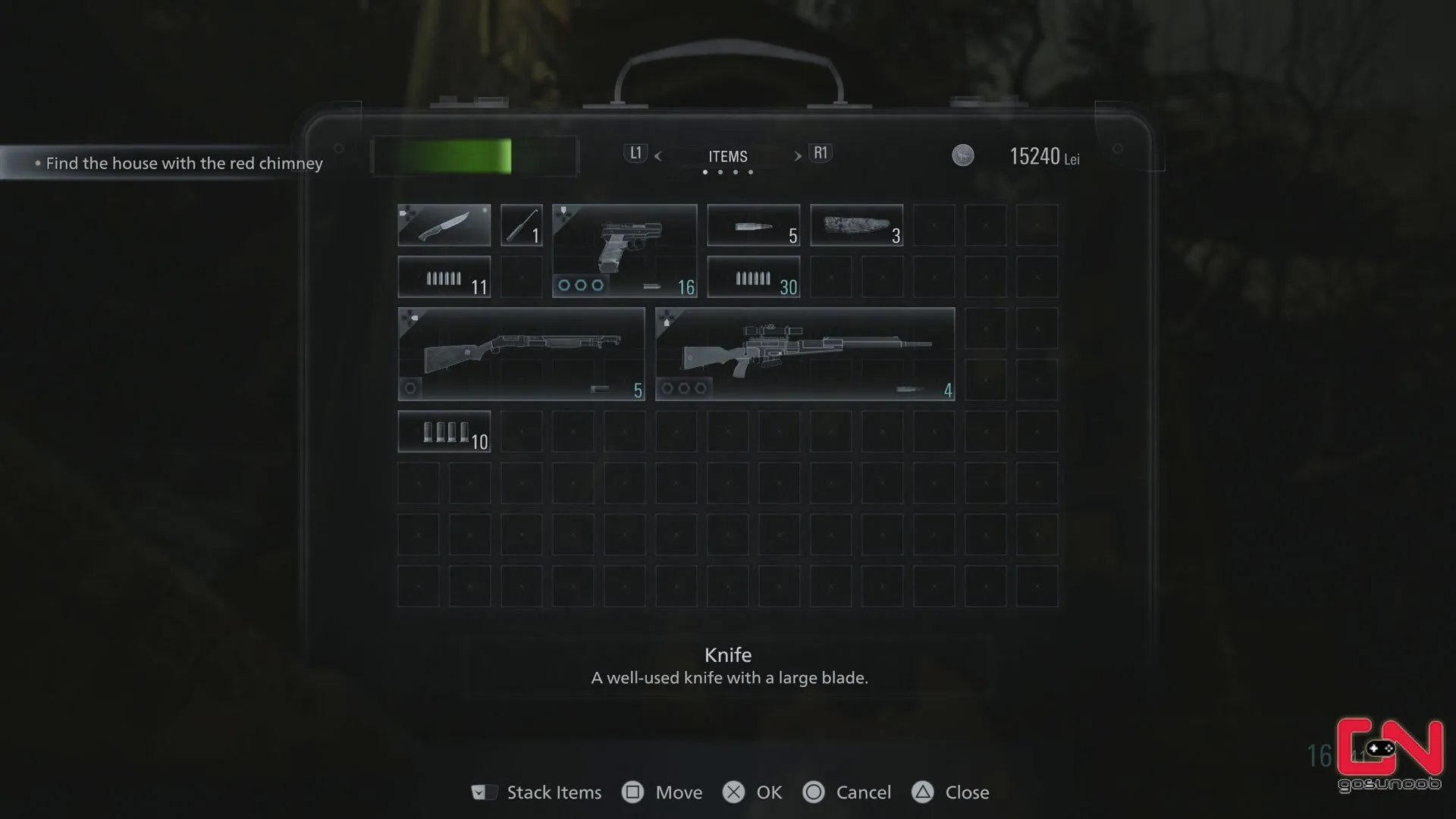Choose the scoped sniper rifle
Viewport: 1456px width, 819px height.
[805, 354]
